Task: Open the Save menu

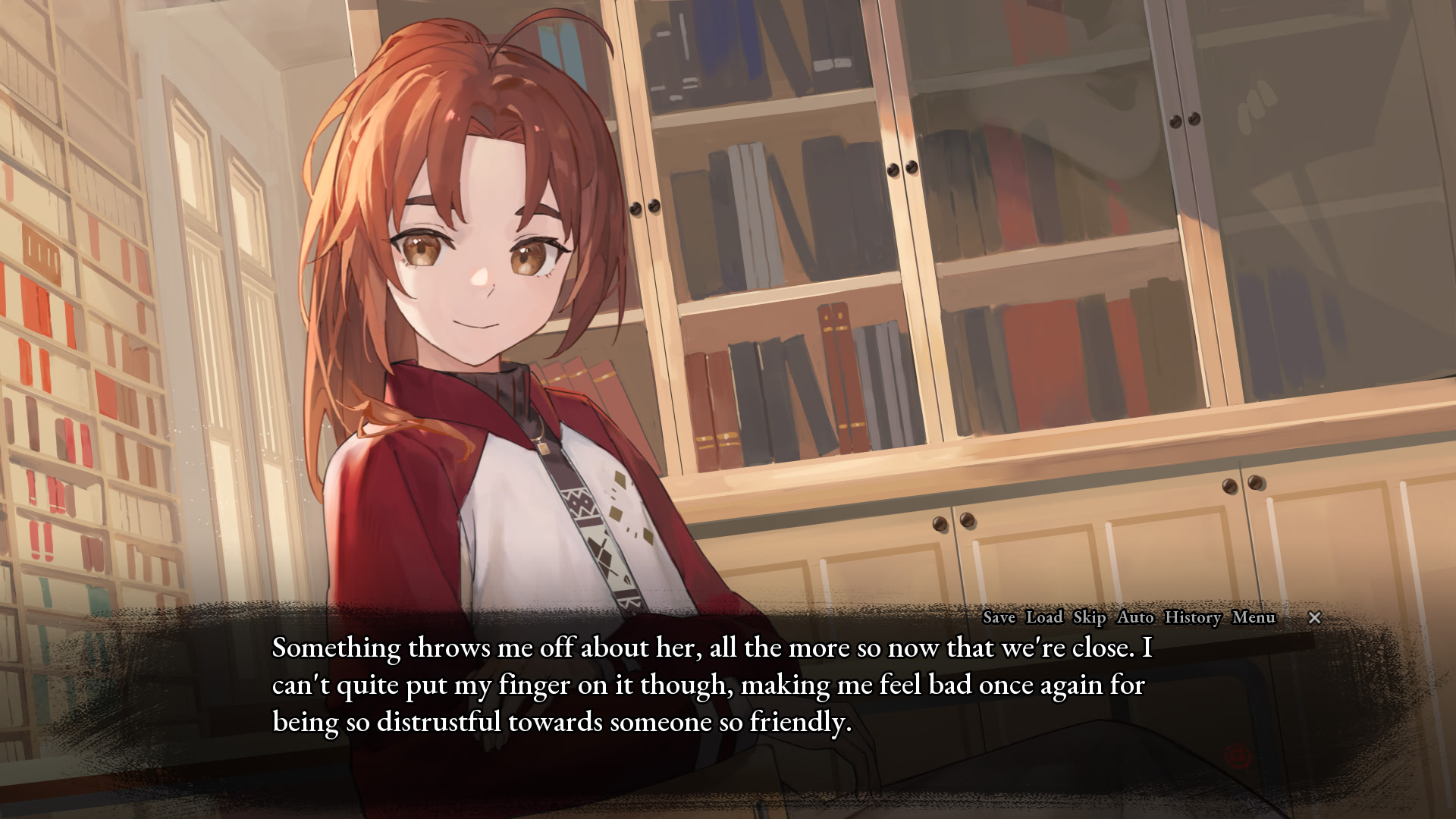Action: [999, 617]
